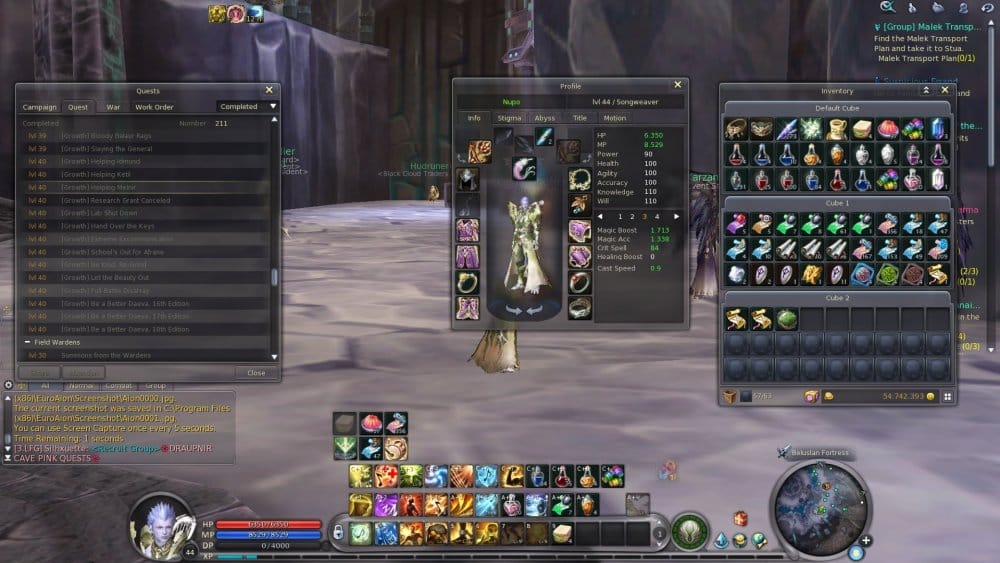Select the green round item in Cube 2

(x=786, y=319)
